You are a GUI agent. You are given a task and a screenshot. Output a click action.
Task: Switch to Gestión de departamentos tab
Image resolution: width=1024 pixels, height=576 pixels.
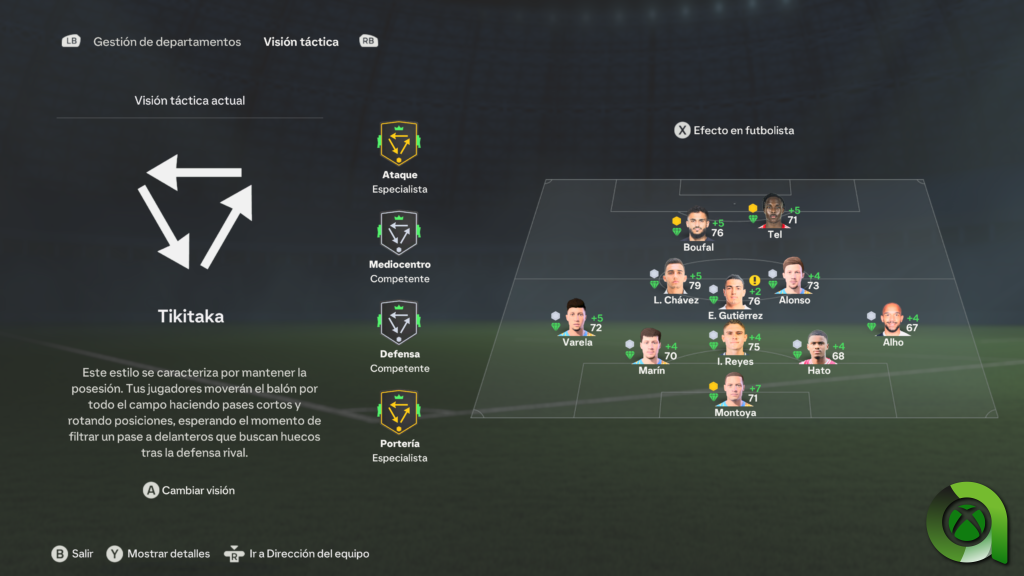(x=167, y=42)
